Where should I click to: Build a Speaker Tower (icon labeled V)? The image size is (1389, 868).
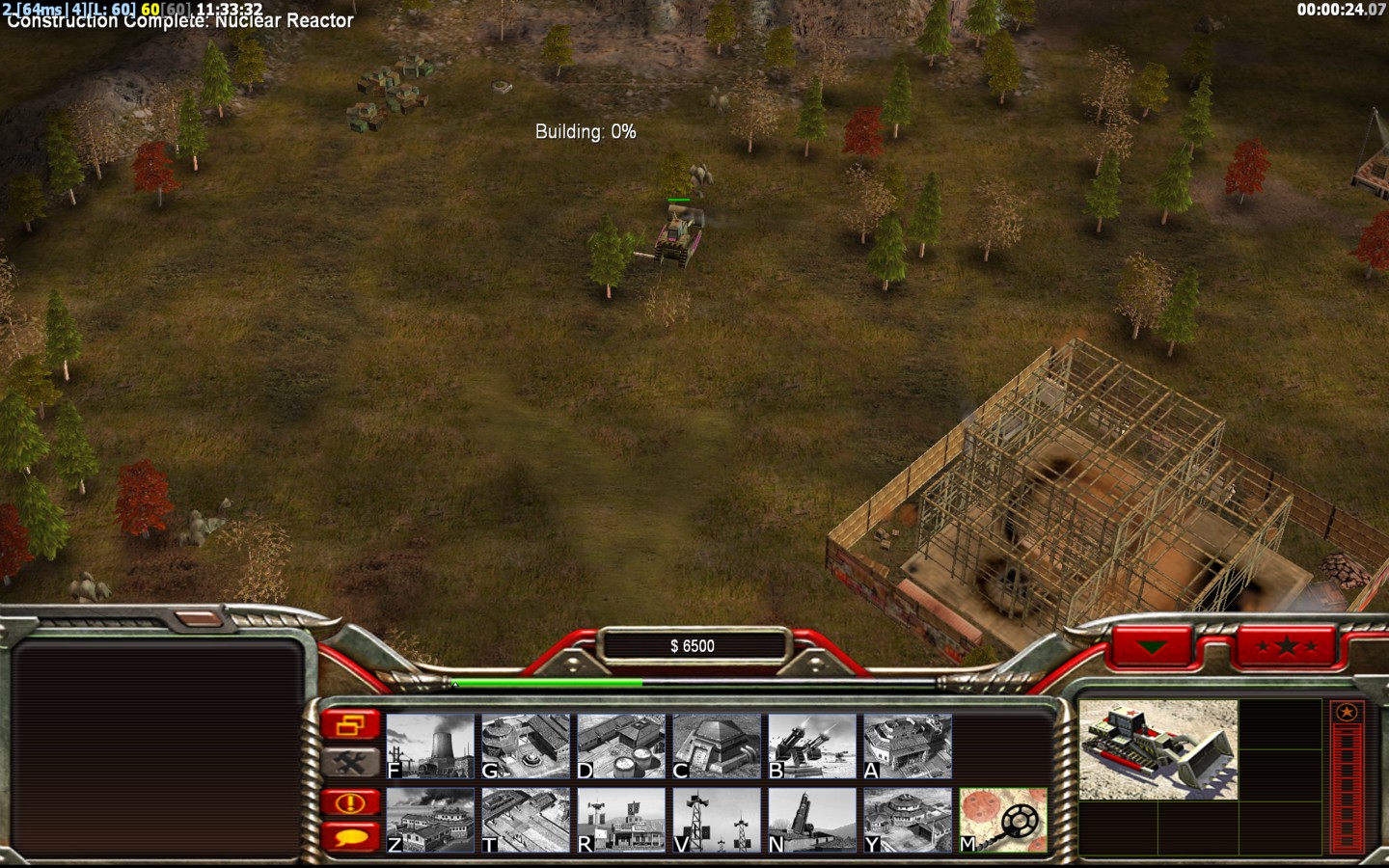pos(717,820)
